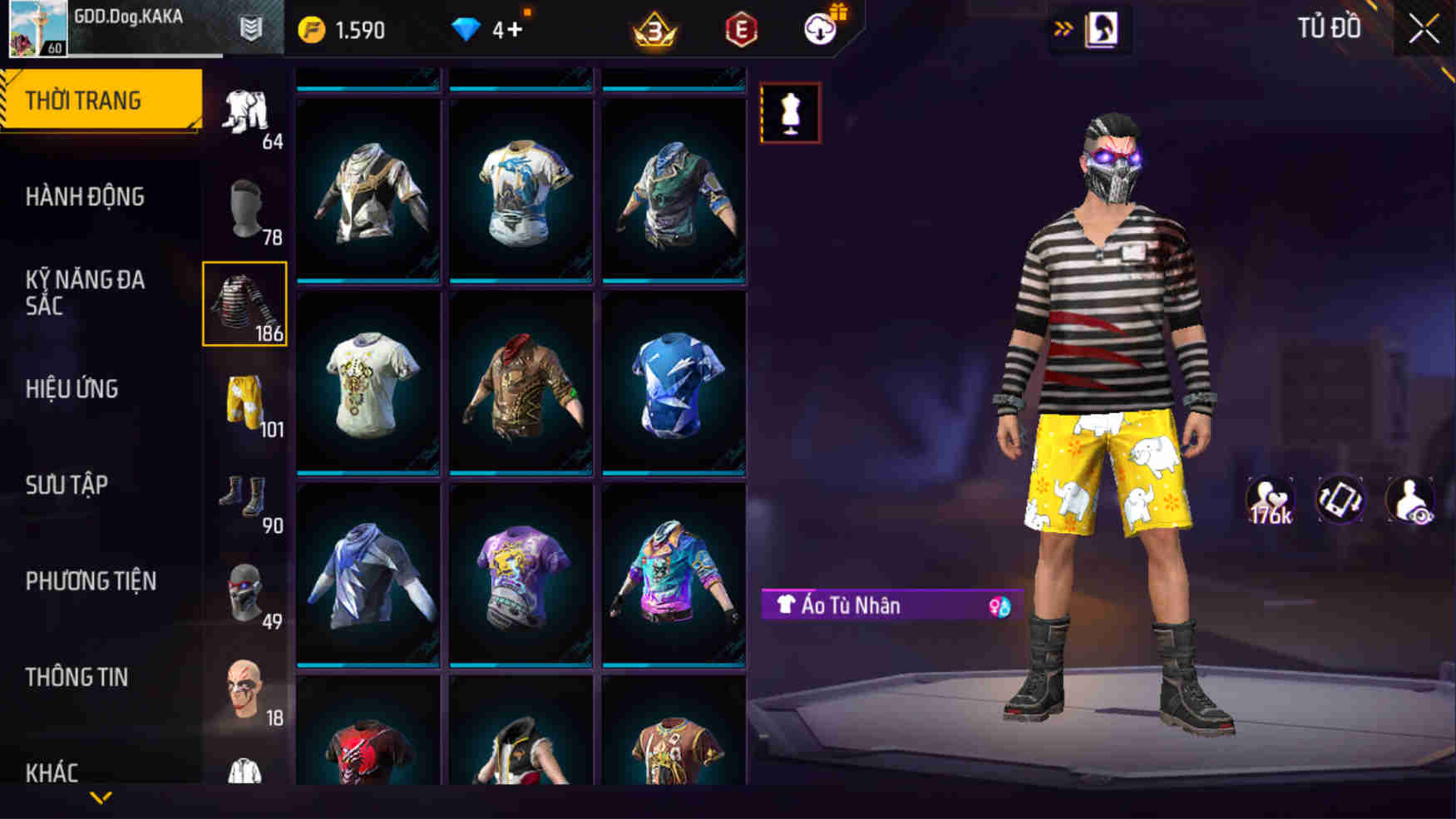
Task: Expand more categories with the bottom yellow chevron
Action: (x=100, y=800)
